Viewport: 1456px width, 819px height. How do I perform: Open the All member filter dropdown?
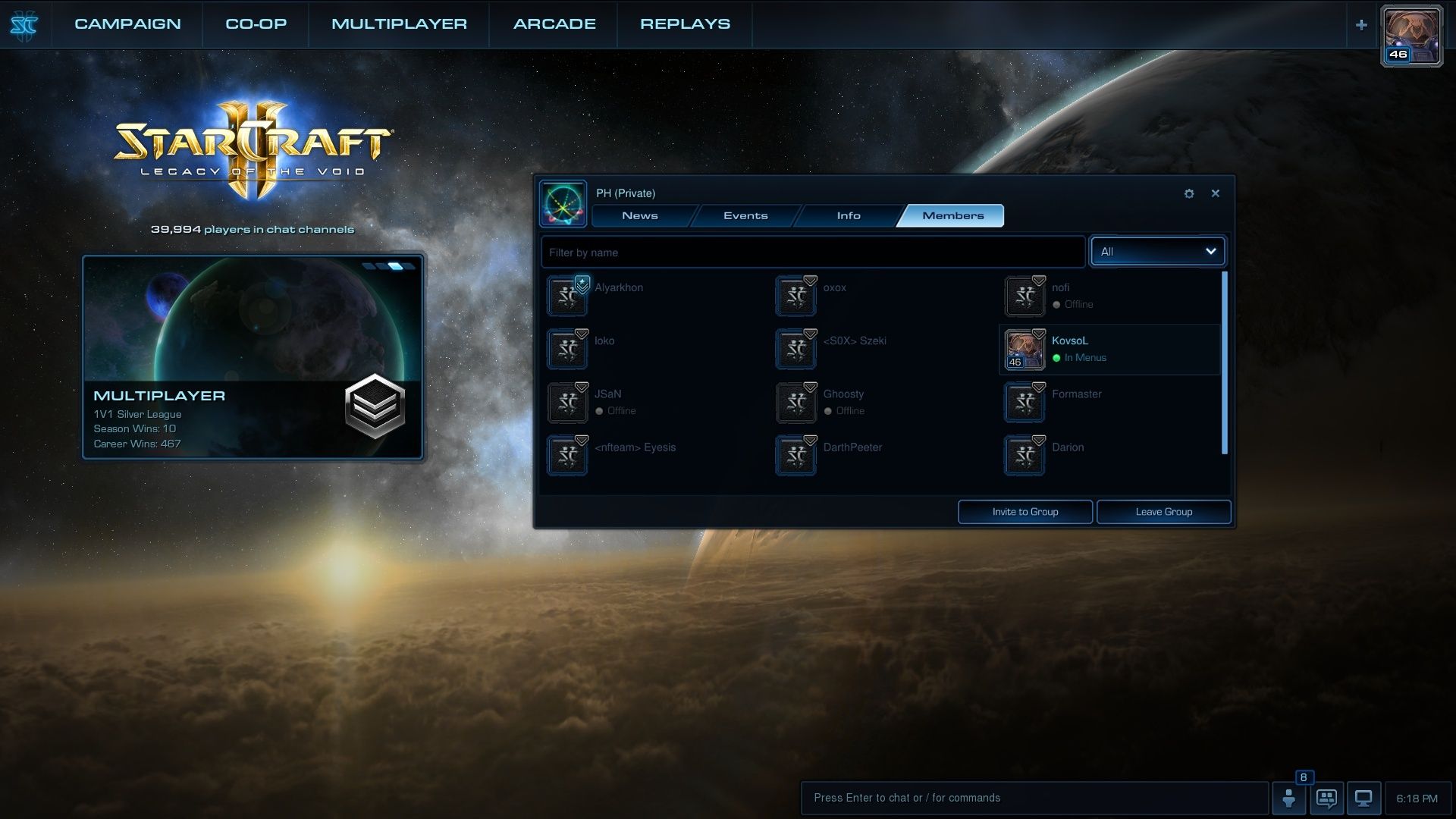coord(1157,252)
